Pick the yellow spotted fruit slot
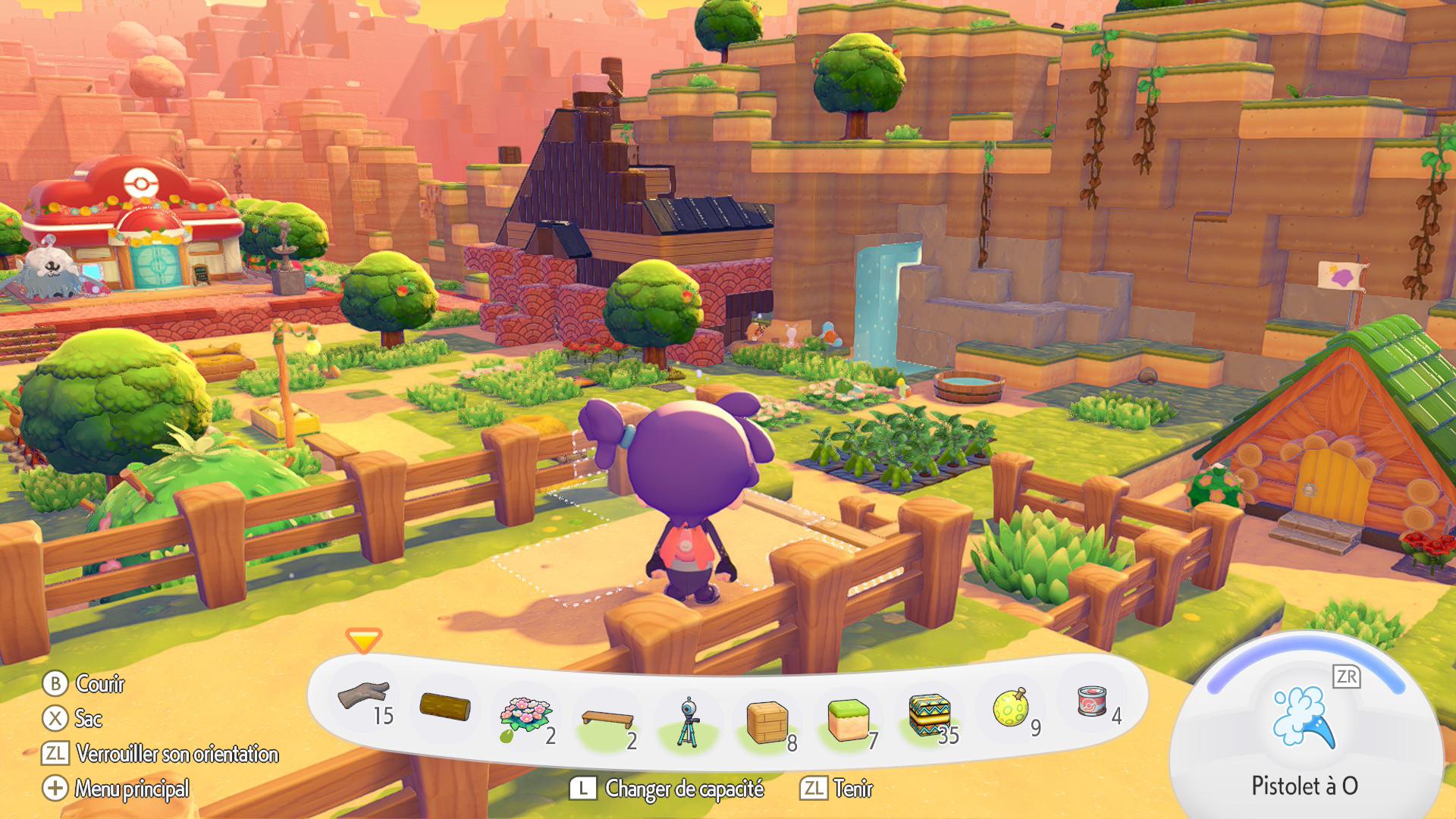1456x819 pixels. pyautogui.click(x=1011, y=708)
